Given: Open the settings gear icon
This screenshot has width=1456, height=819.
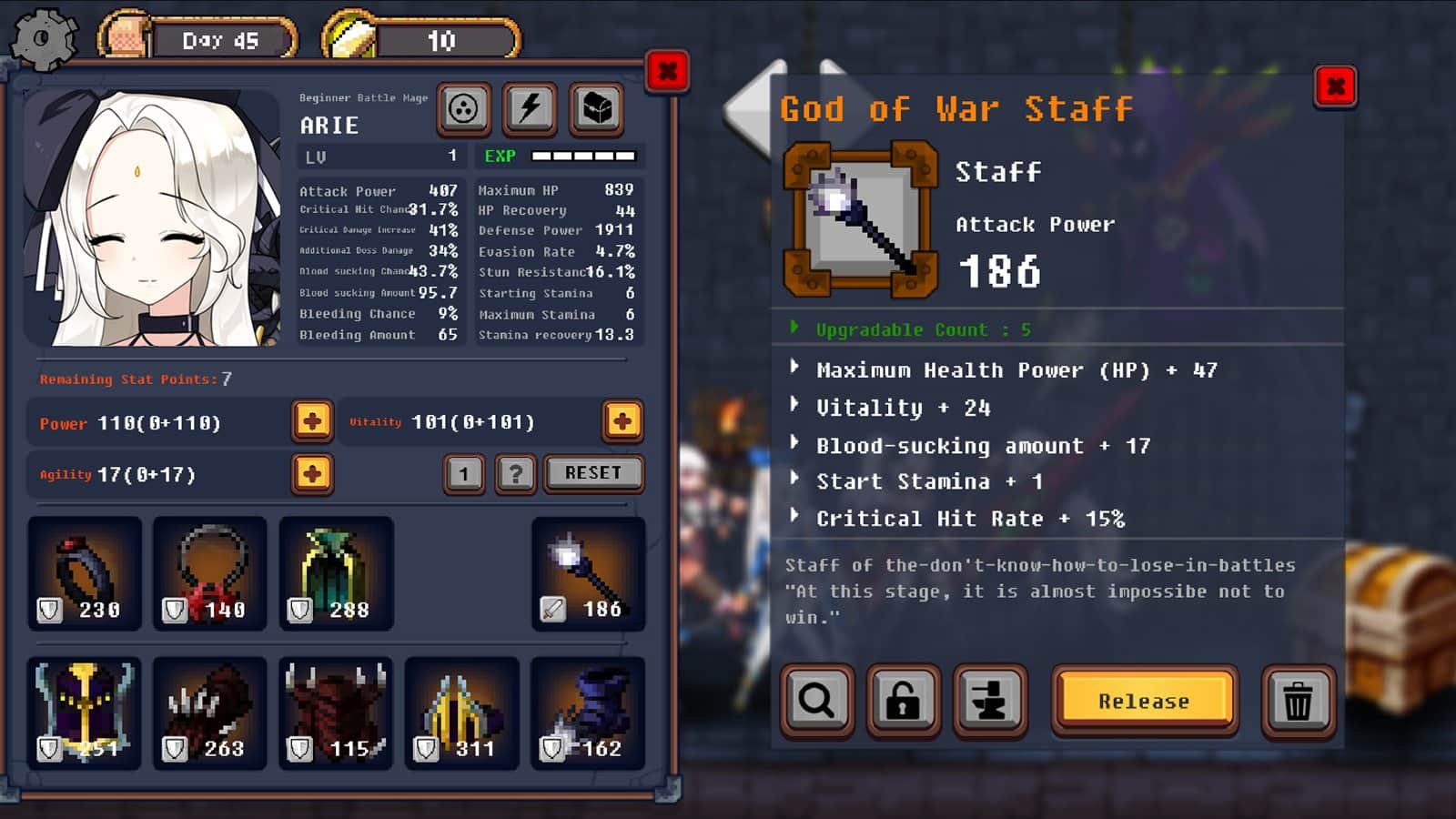Looking at the screenshot, I should (x=43, y=39).
